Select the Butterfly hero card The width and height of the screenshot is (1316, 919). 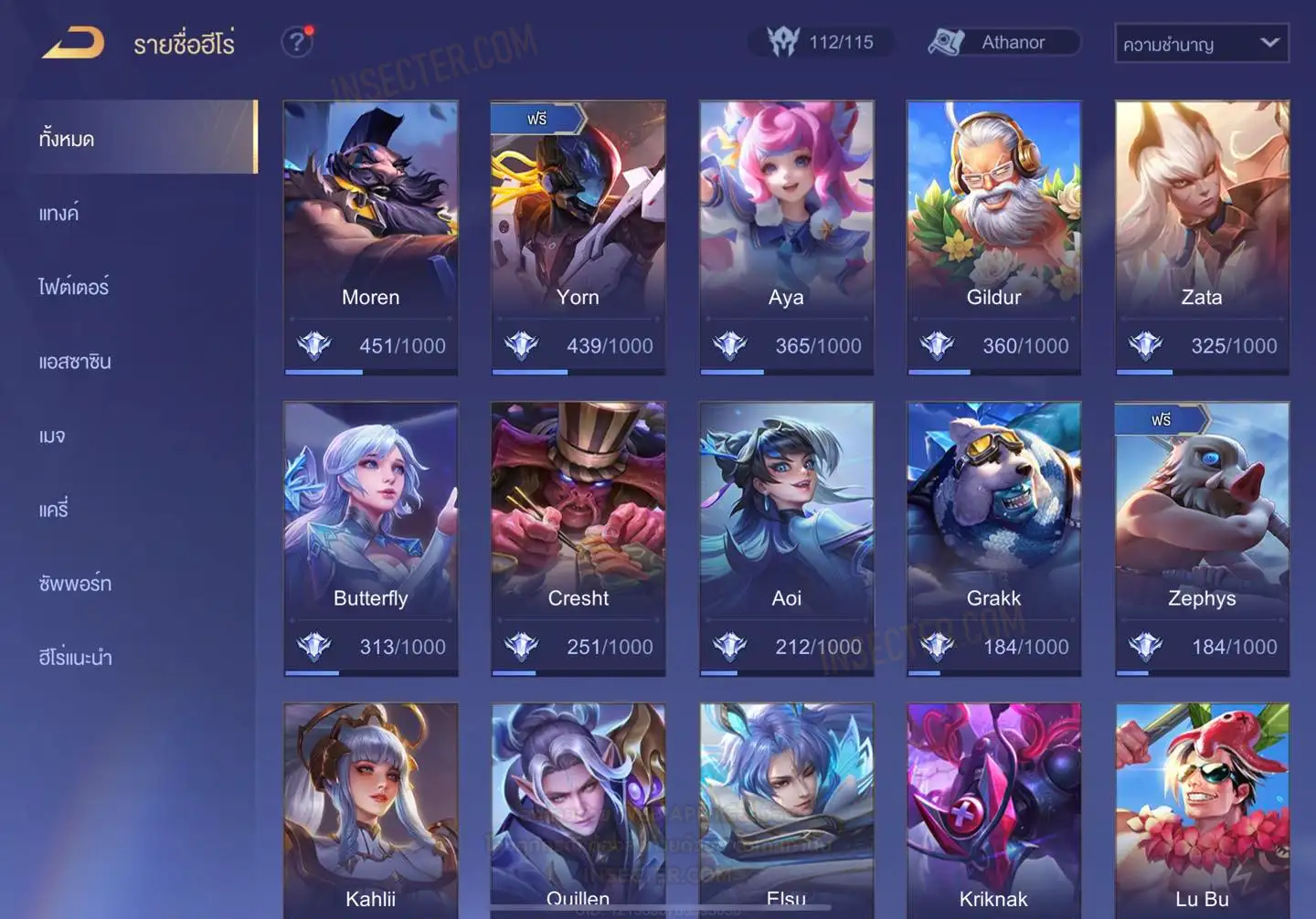click(370, 538)
